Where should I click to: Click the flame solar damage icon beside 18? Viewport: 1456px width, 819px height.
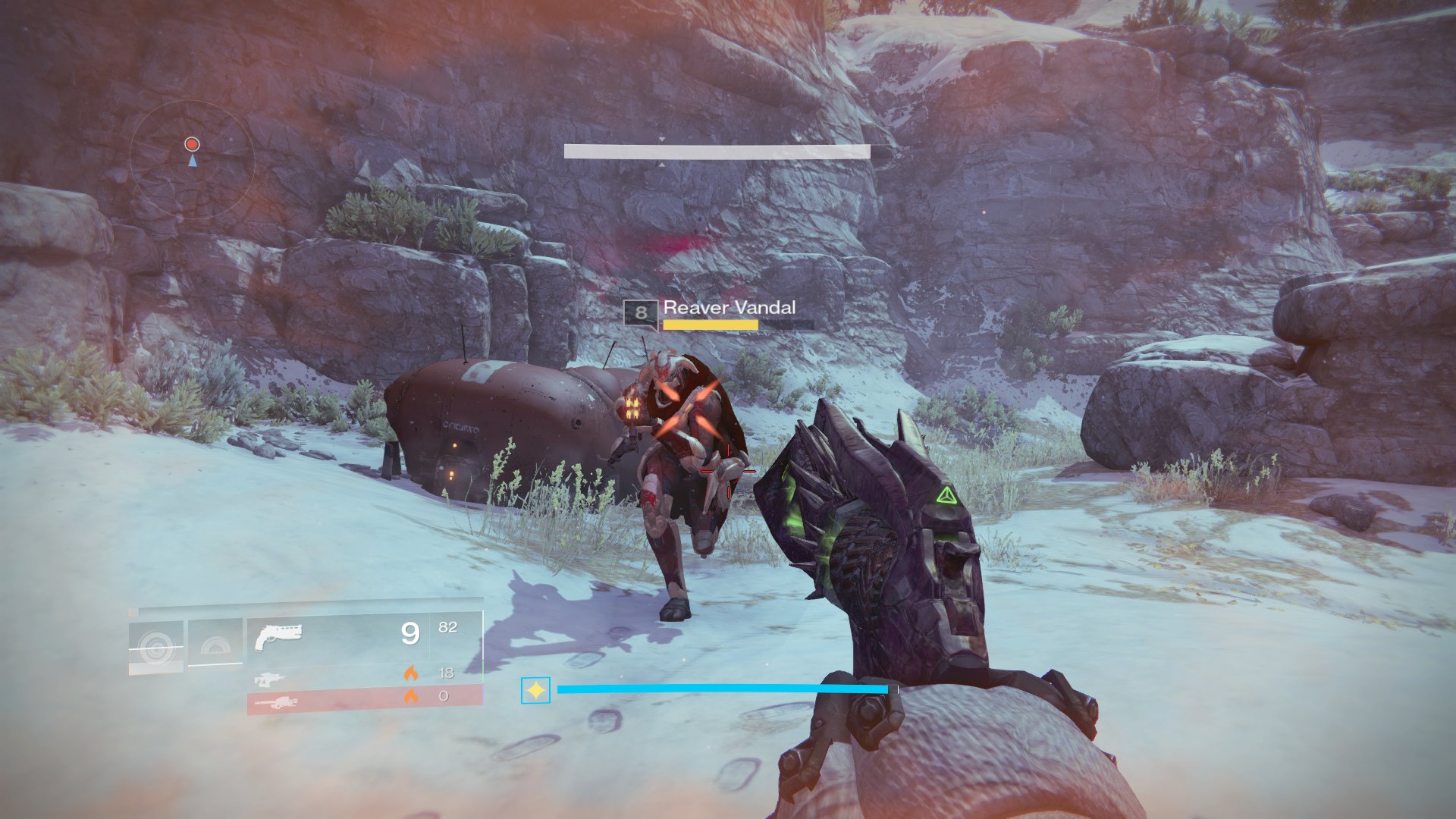coord(412,674)
